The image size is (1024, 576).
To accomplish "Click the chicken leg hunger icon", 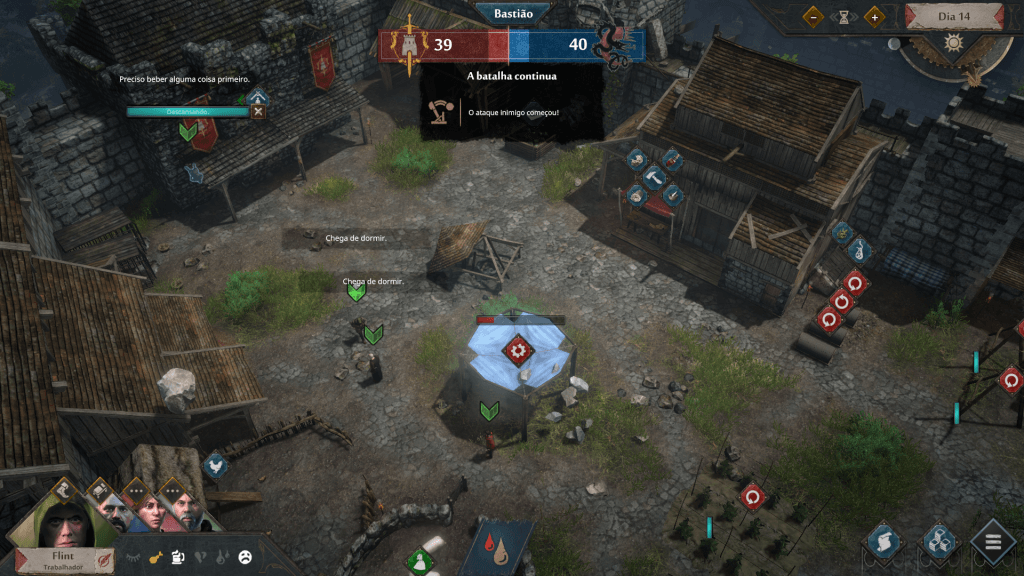I will pyautogui.click(x=155, y=558).
